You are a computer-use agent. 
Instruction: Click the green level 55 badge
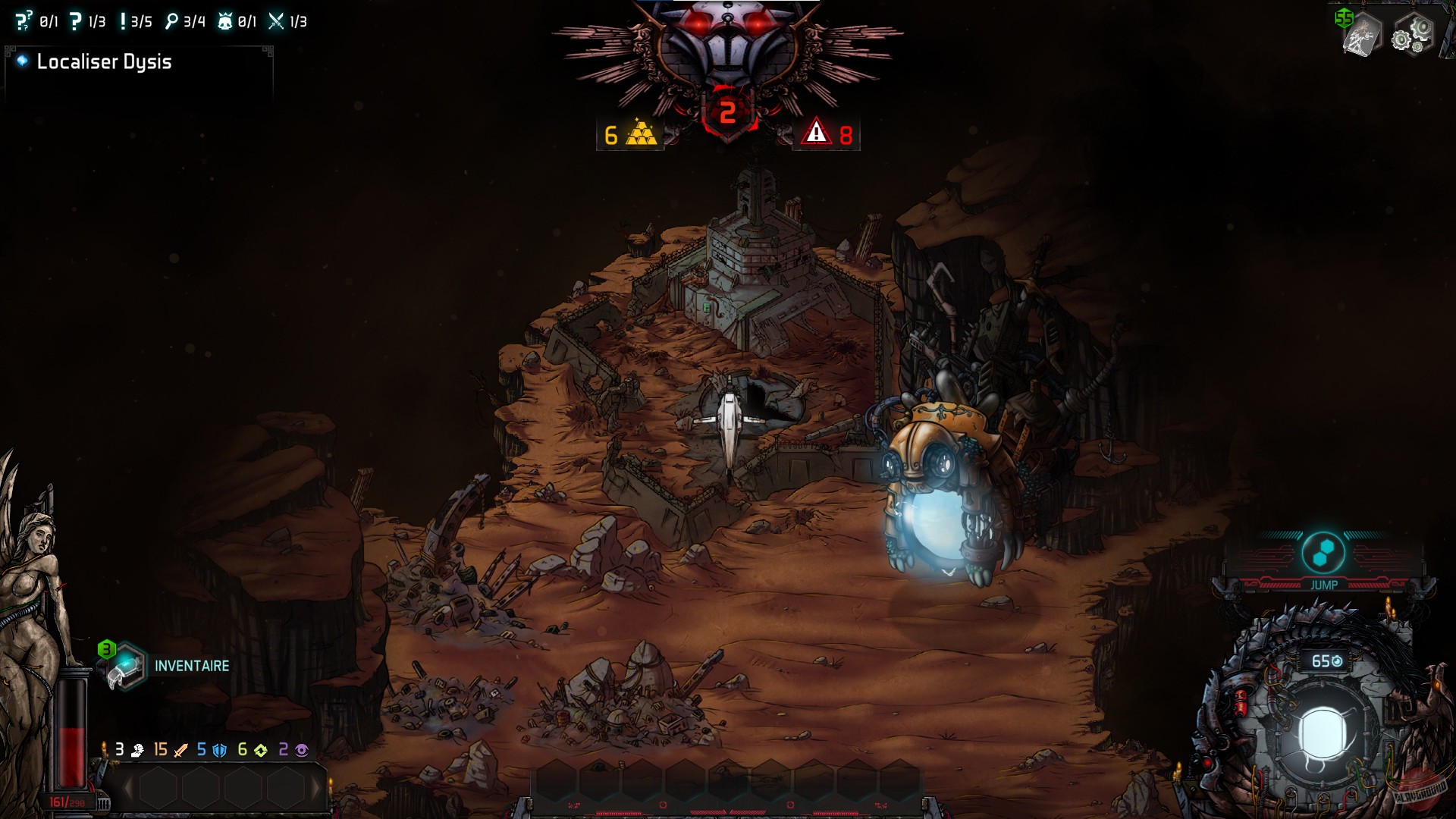[1345, 19]
